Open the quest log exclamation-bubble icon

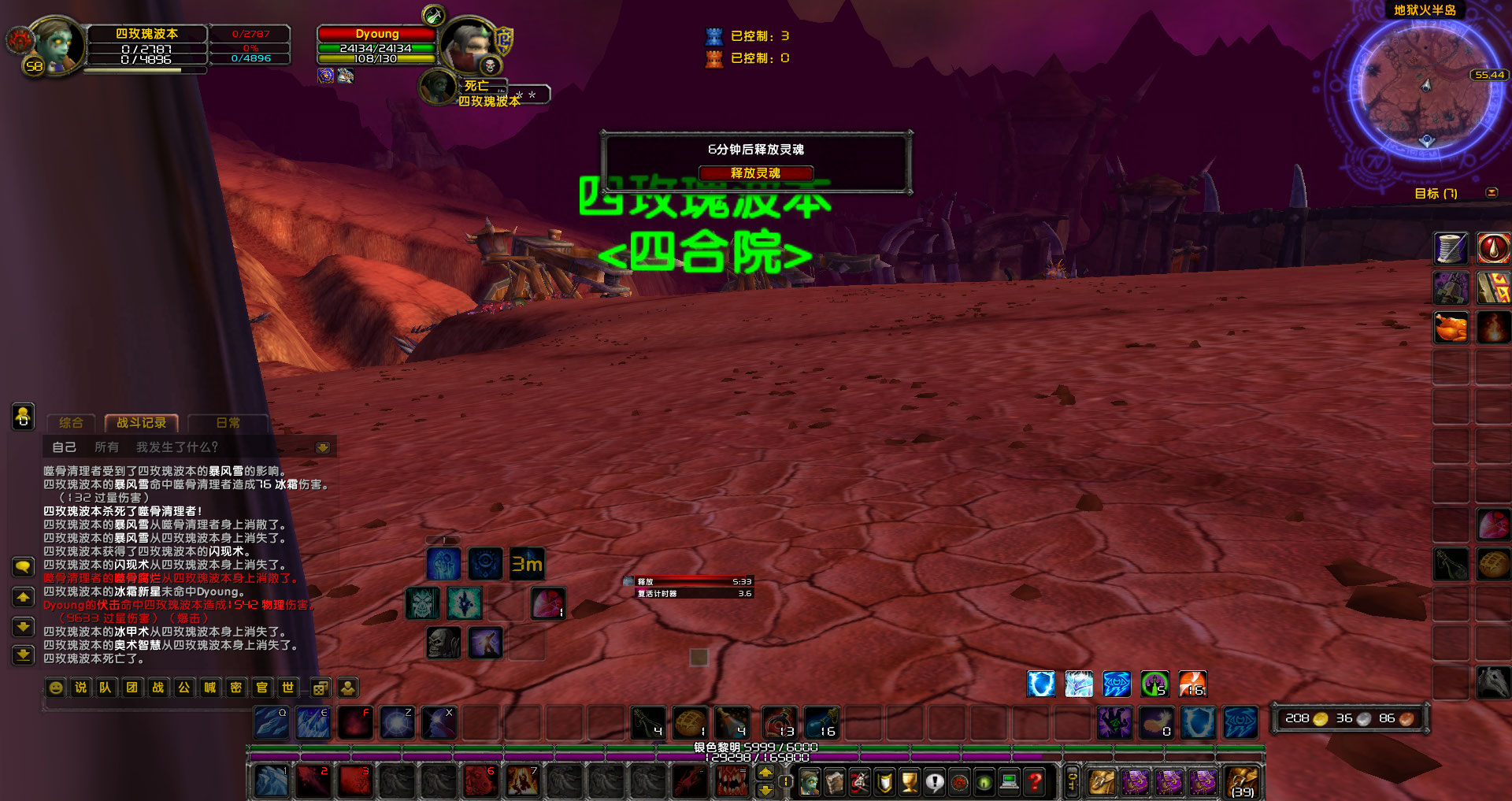coord(935,782)
